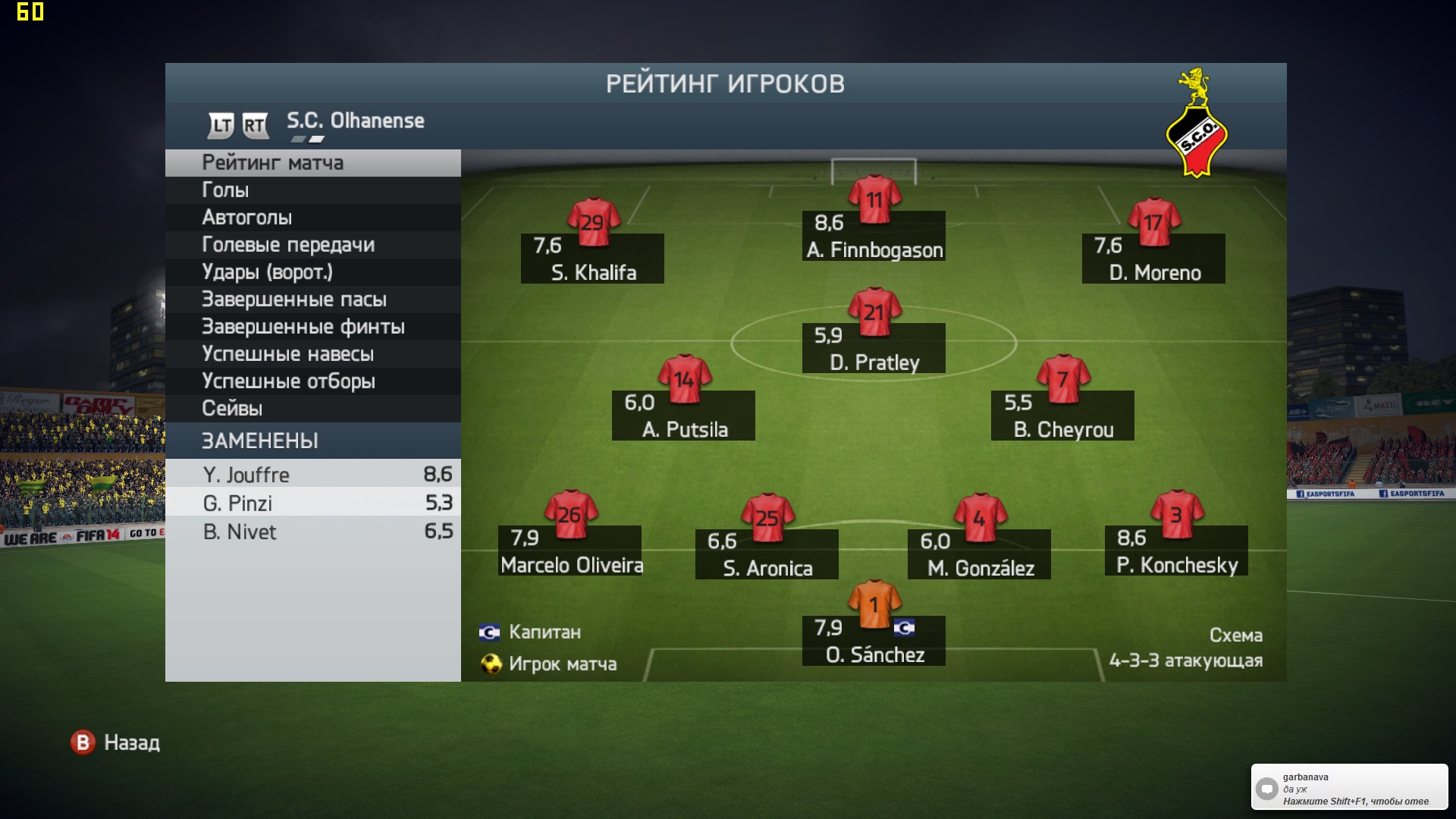Select winger S. Khalifa's card
This screenshot has height=819, width=1456.
pyautogui.click(x=592, y=259)
